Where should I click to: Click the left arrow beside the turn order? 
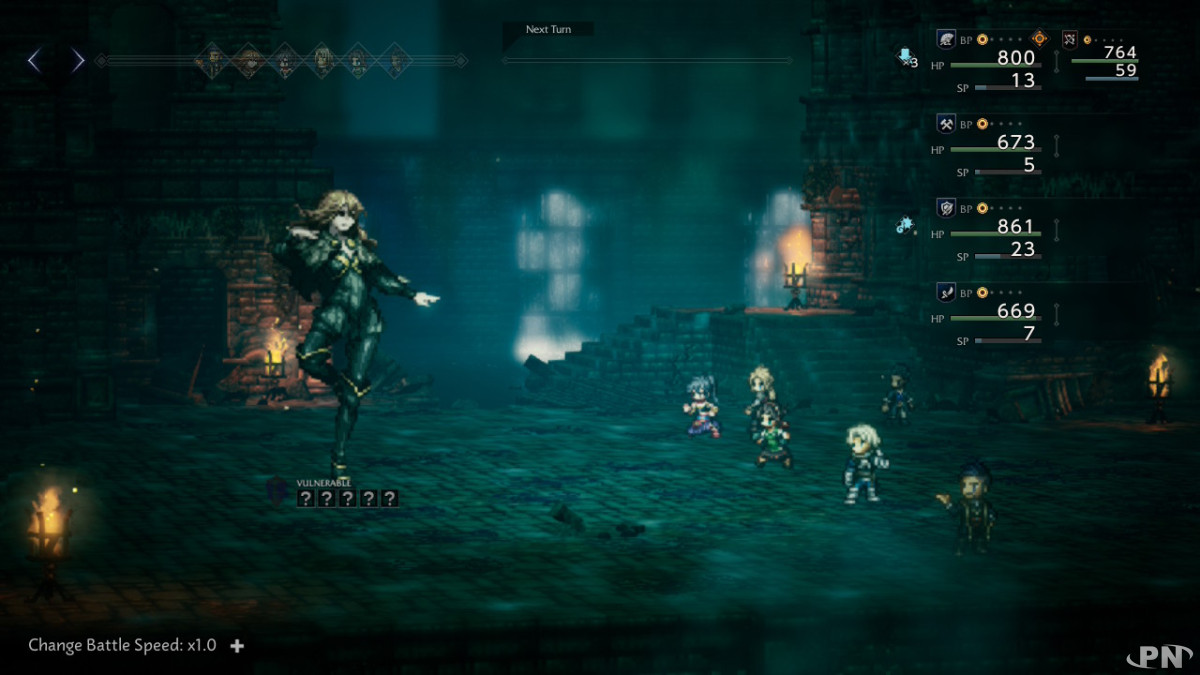coord(34,61)
